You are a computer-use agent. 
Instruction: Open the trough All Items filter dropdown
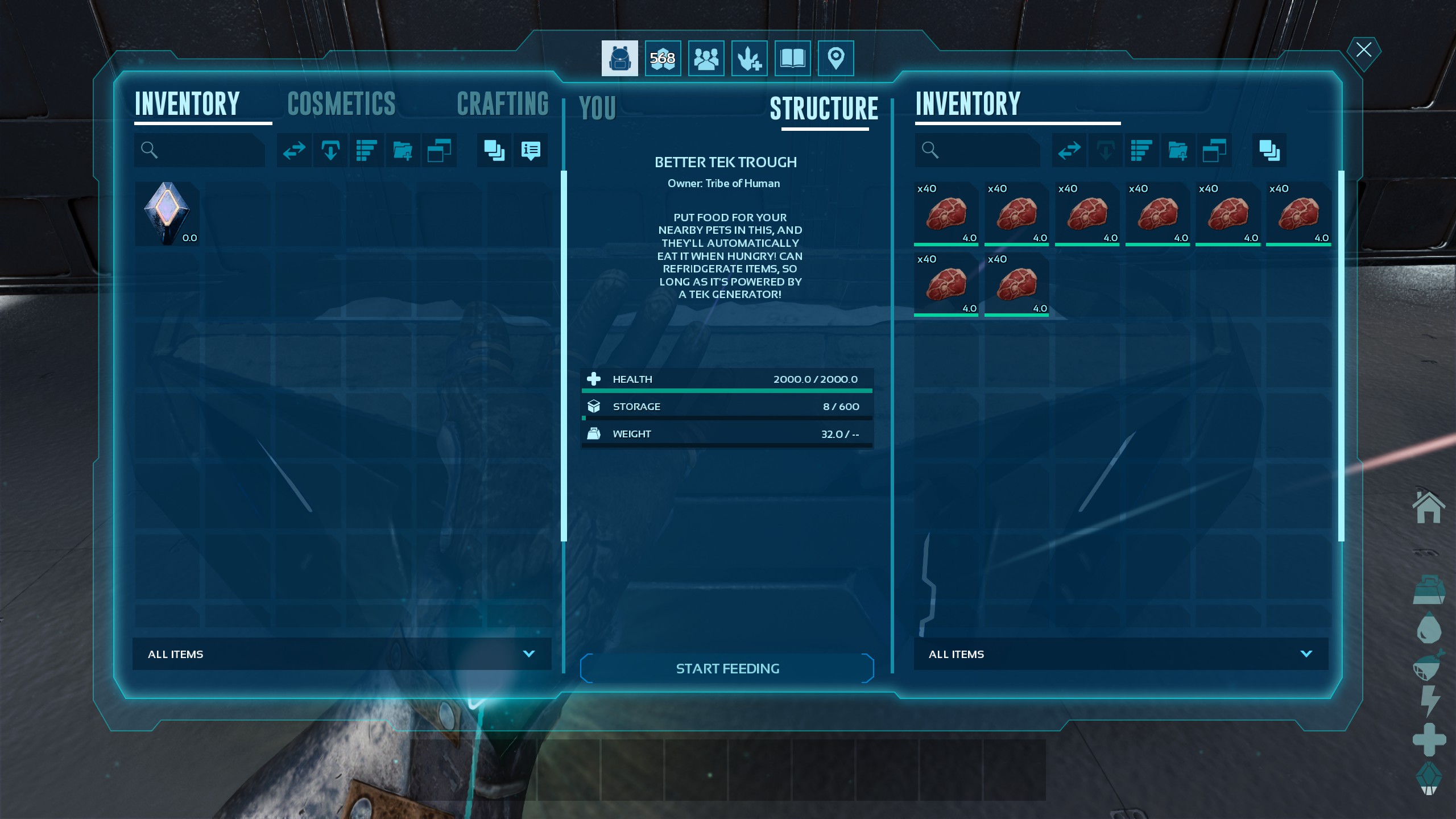coord(1120,654)
